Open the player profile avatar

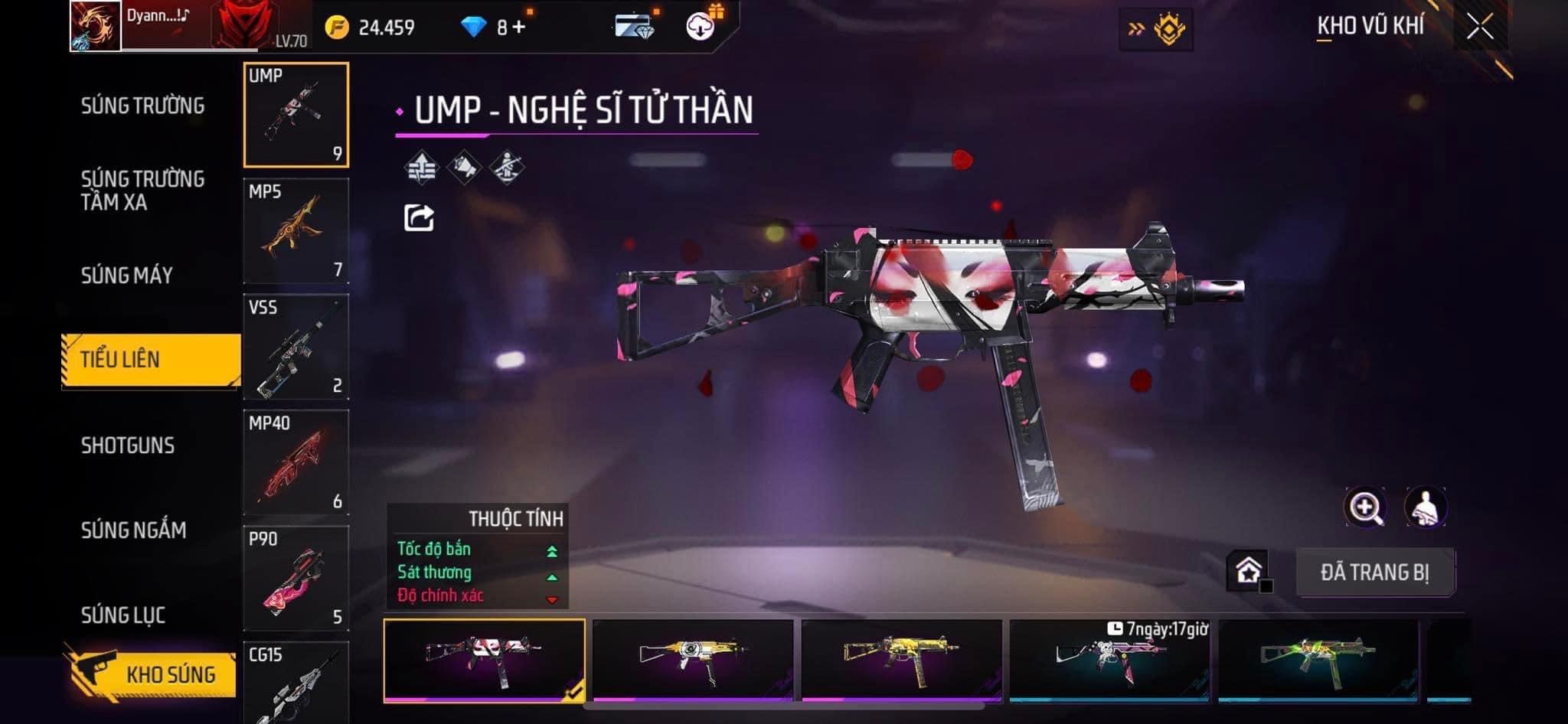tap(96, 26)
